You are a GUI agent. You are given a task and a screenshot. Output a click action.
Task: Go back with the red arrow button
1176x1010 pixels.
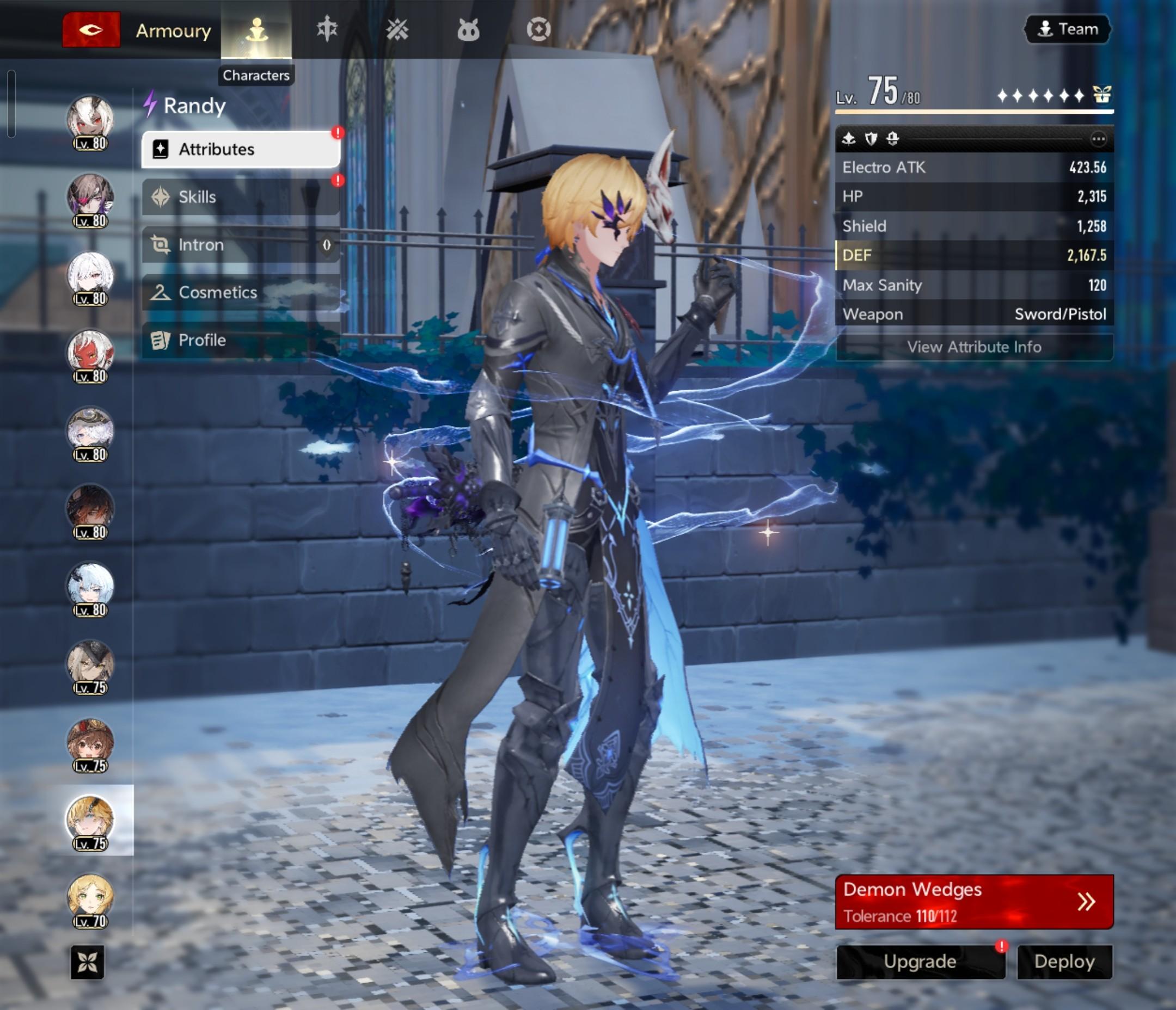coord(91,29)
